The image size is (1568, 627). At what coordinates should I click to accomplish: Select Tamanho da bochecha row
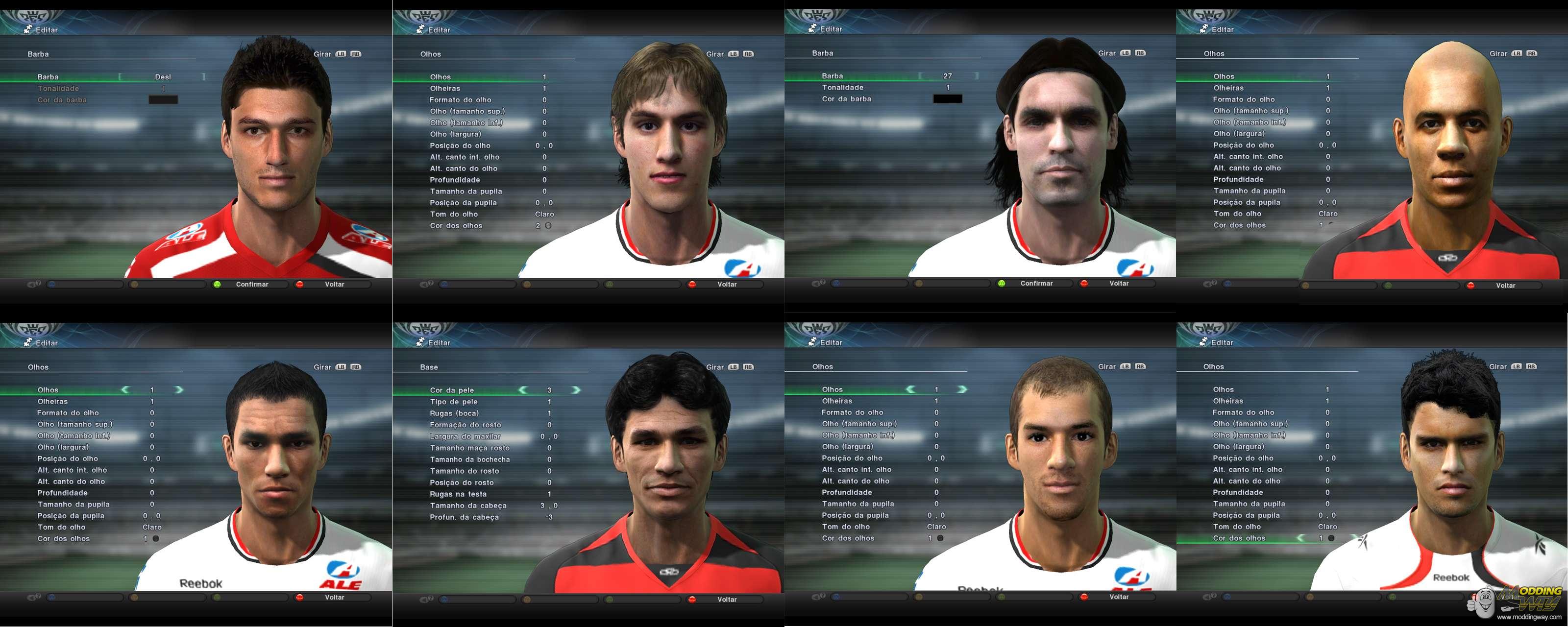coord(469,459)
